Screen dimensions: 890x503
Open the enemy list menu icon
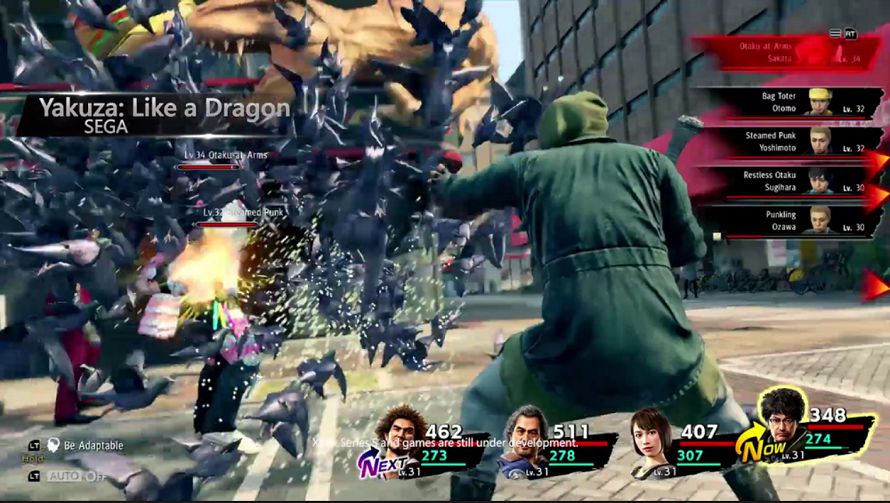click(835, 33)
